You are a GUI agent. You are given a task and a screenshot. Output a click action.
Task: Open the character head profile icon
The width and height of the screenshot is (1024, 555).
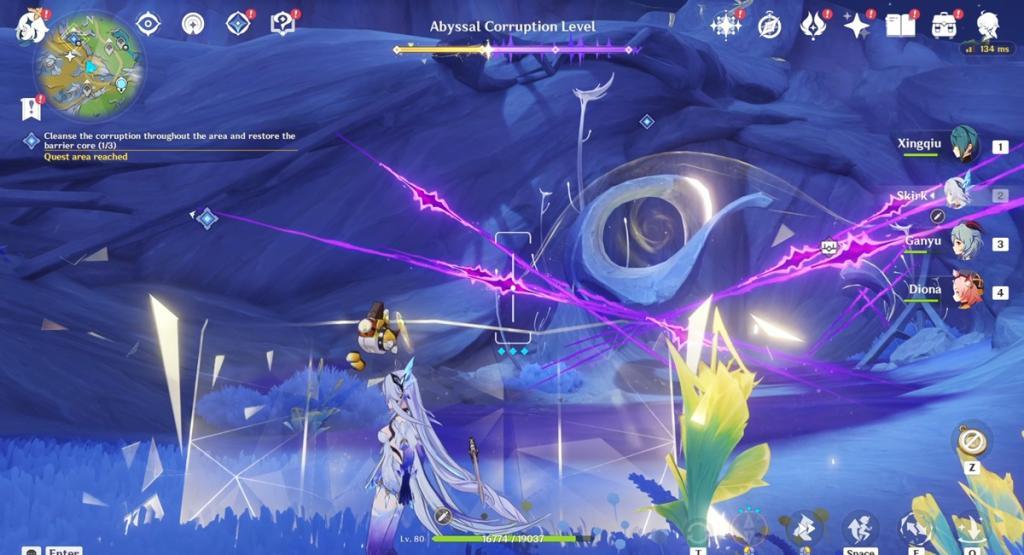coord(987,25)
